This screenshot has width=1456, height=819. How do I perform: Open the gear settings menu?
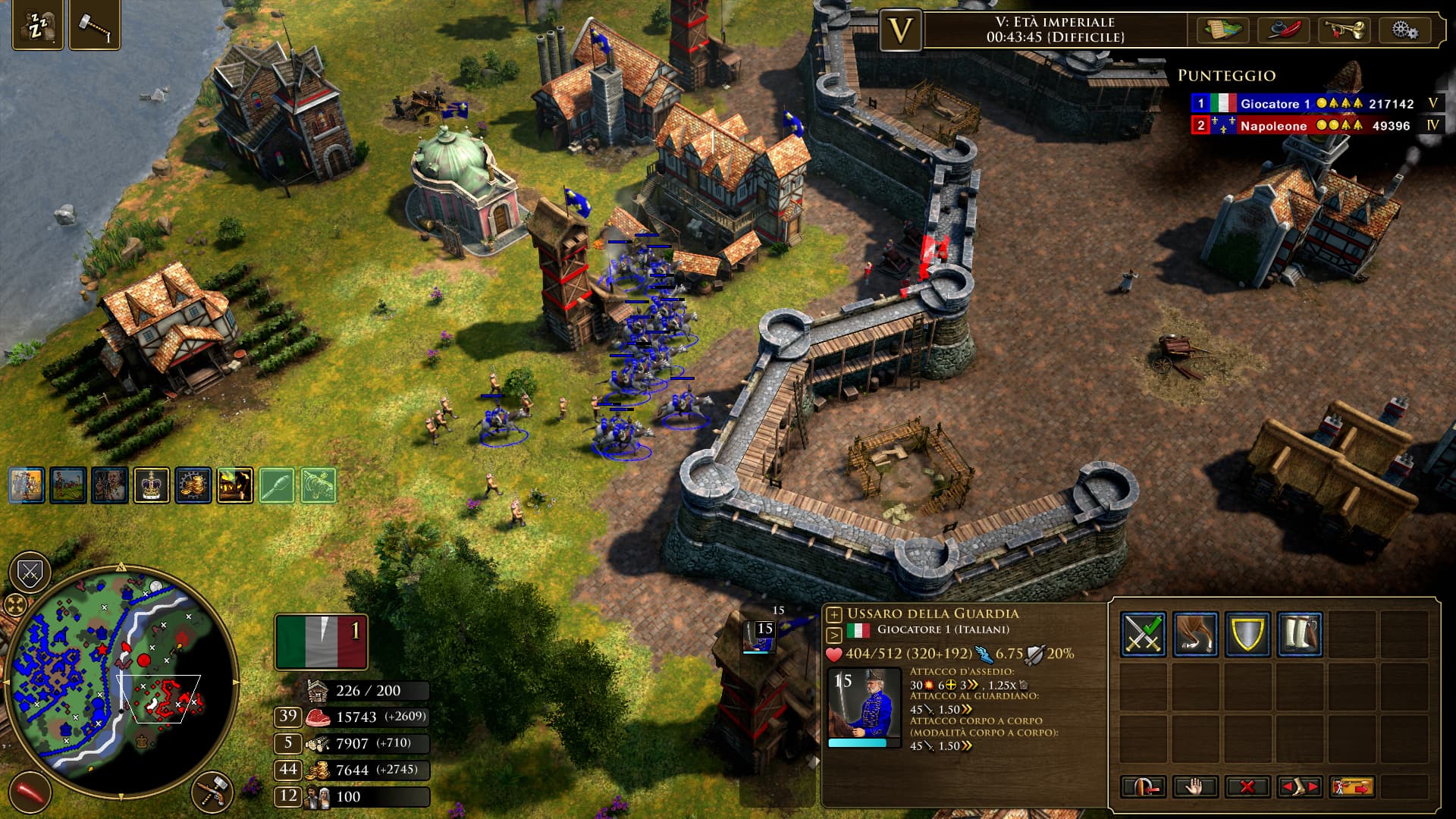click(x=1404, y=30)
